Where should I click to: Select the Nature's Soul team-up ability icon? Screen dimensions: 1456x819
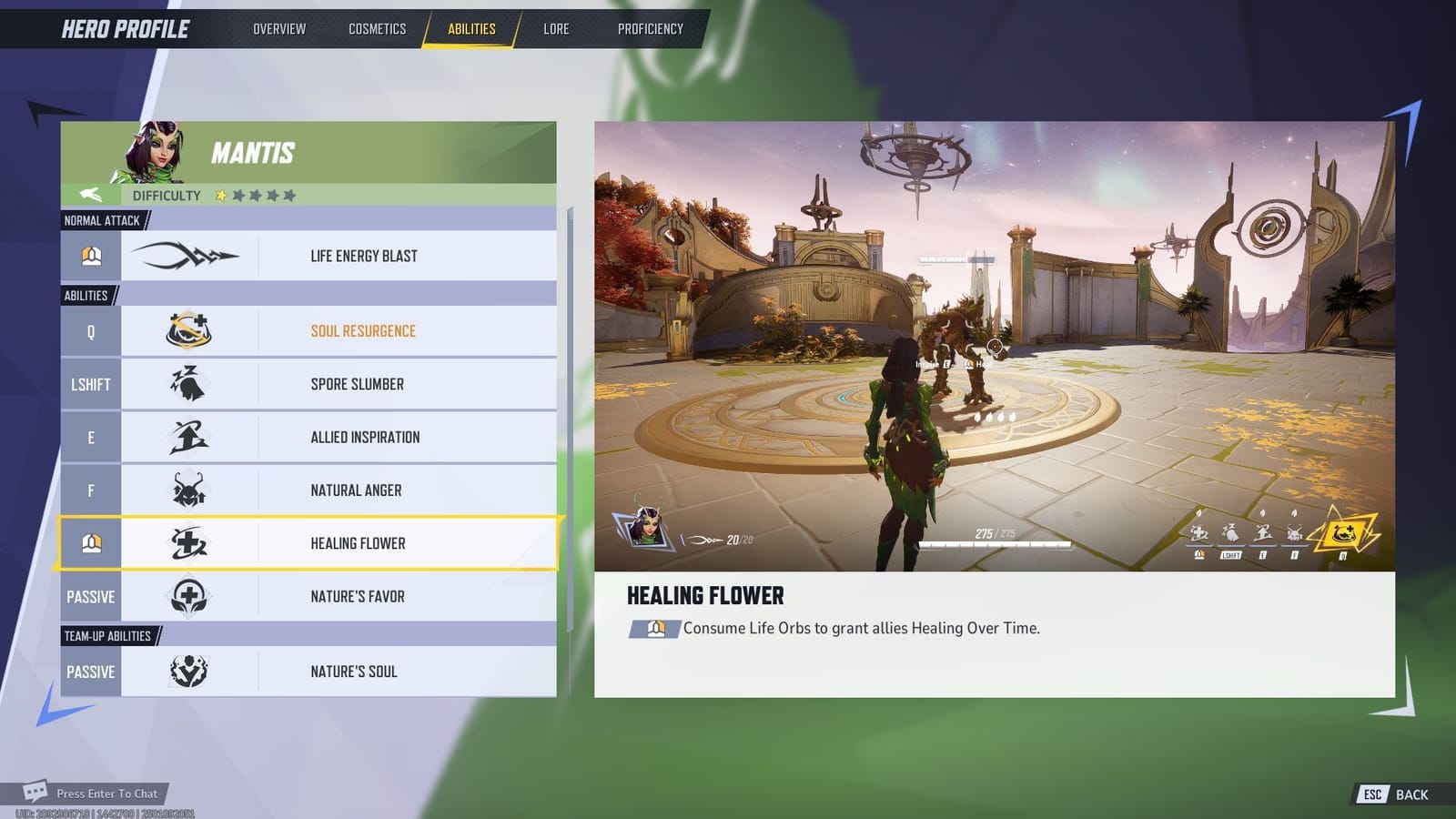(188, 671)
